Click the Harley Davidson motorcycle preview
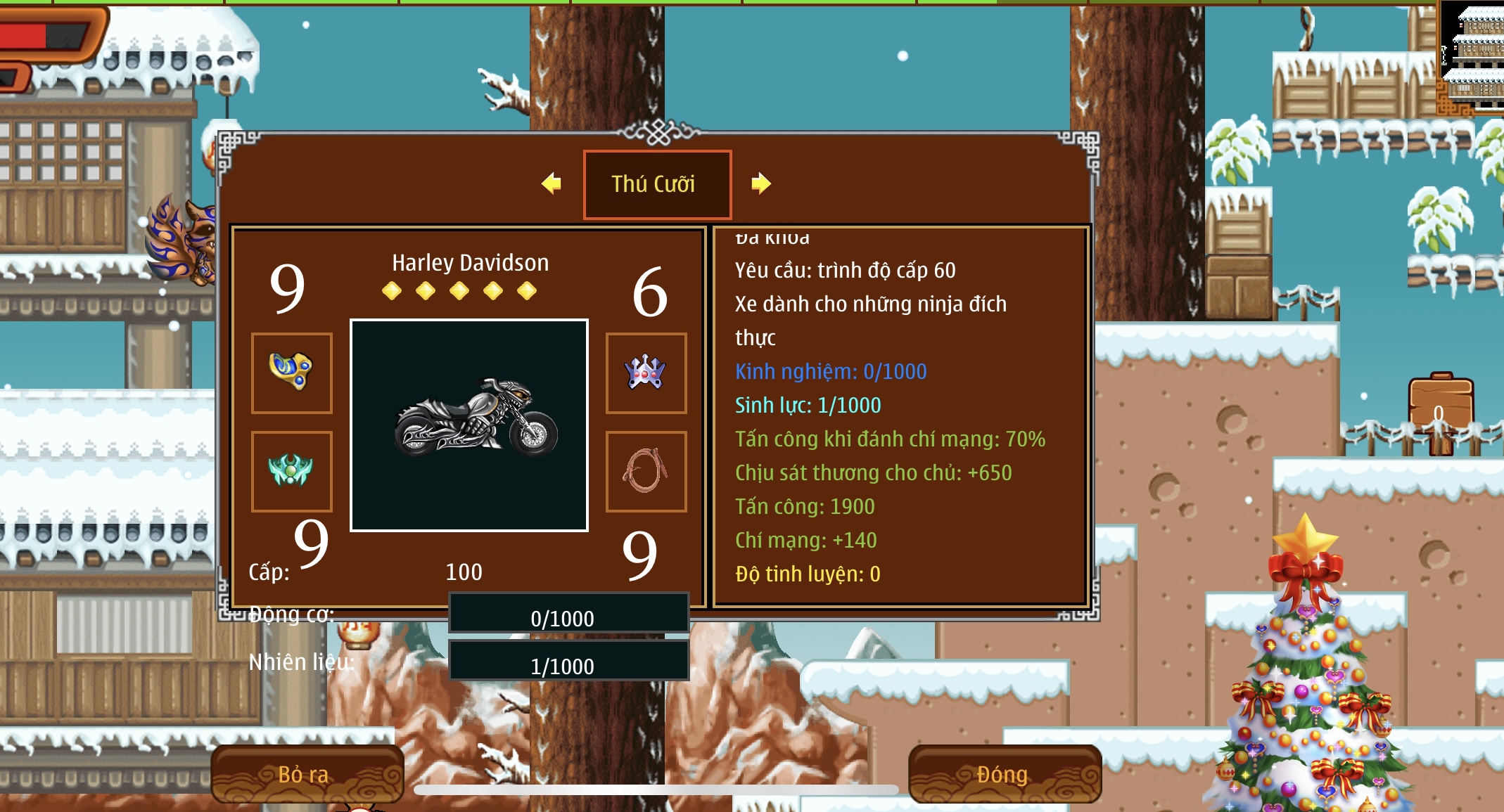1504x812 pixels. (x=469, y=425)
